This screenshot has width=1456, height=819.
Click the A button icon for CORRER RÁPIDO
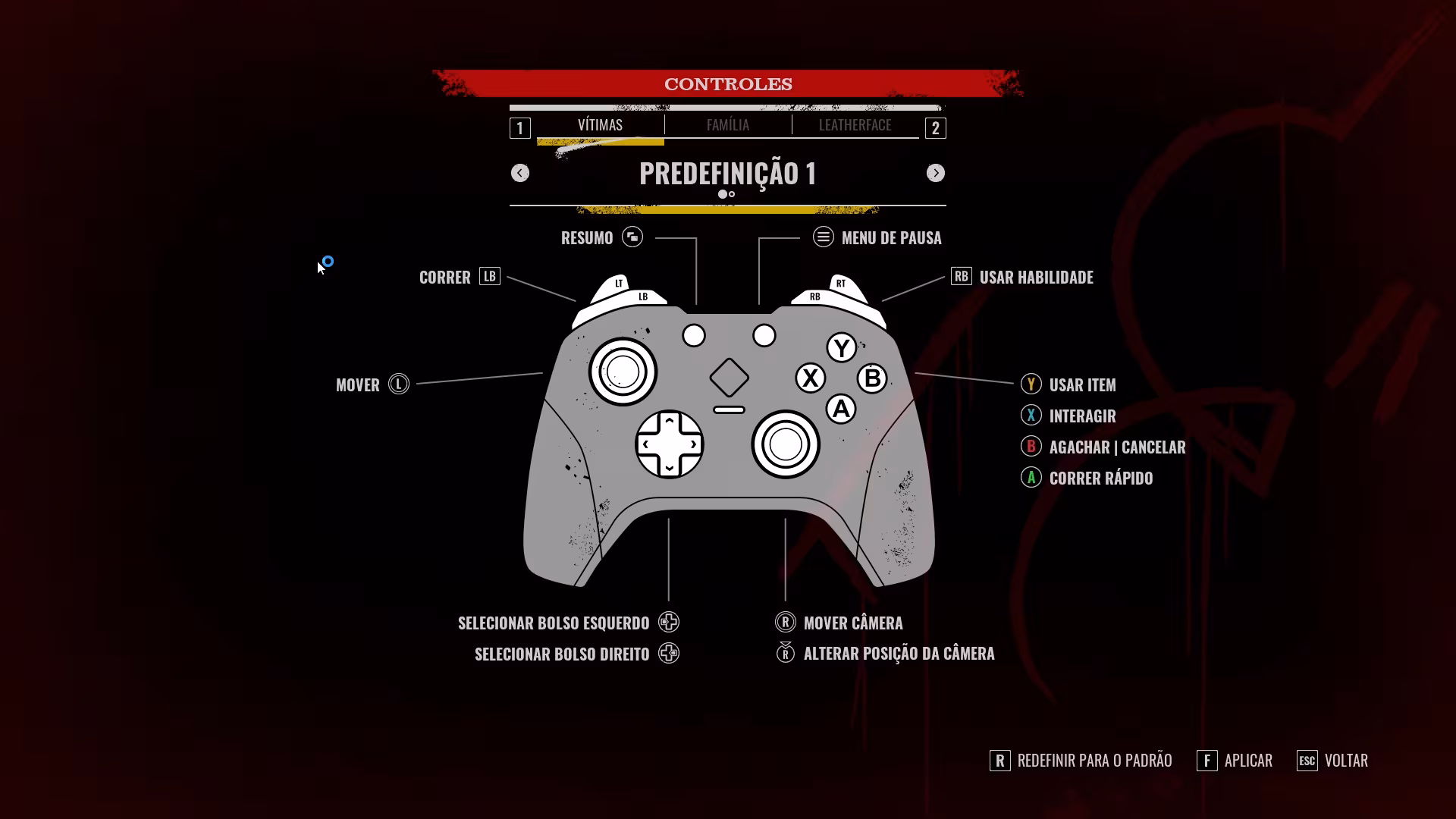coord(1031,478)
